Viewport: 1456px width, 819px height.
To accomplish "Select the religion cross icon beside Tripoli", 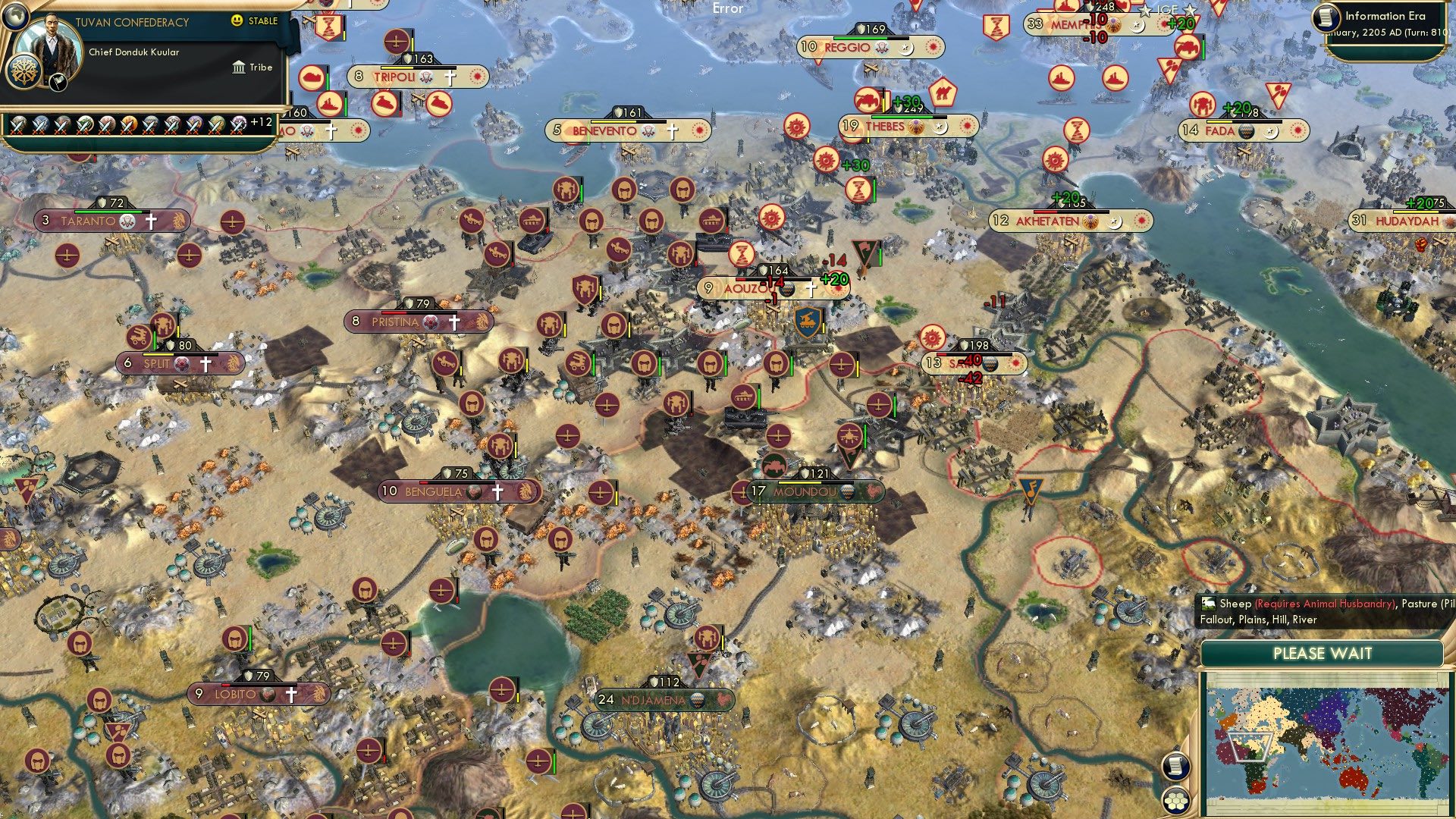I will 450,77.
